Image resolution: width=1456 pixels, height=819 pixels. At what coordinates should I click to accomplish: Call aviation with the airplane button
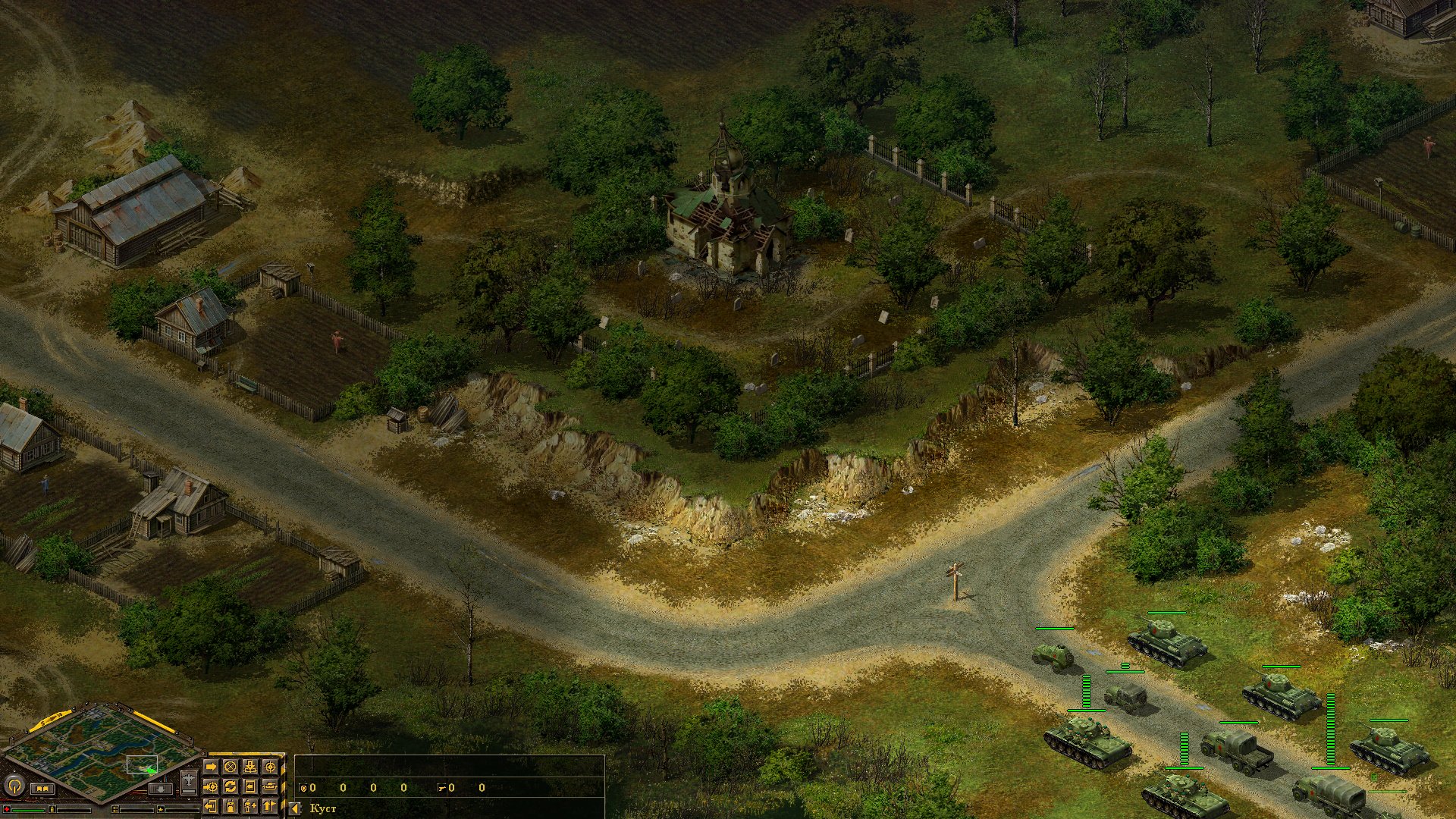pos(189,781)
